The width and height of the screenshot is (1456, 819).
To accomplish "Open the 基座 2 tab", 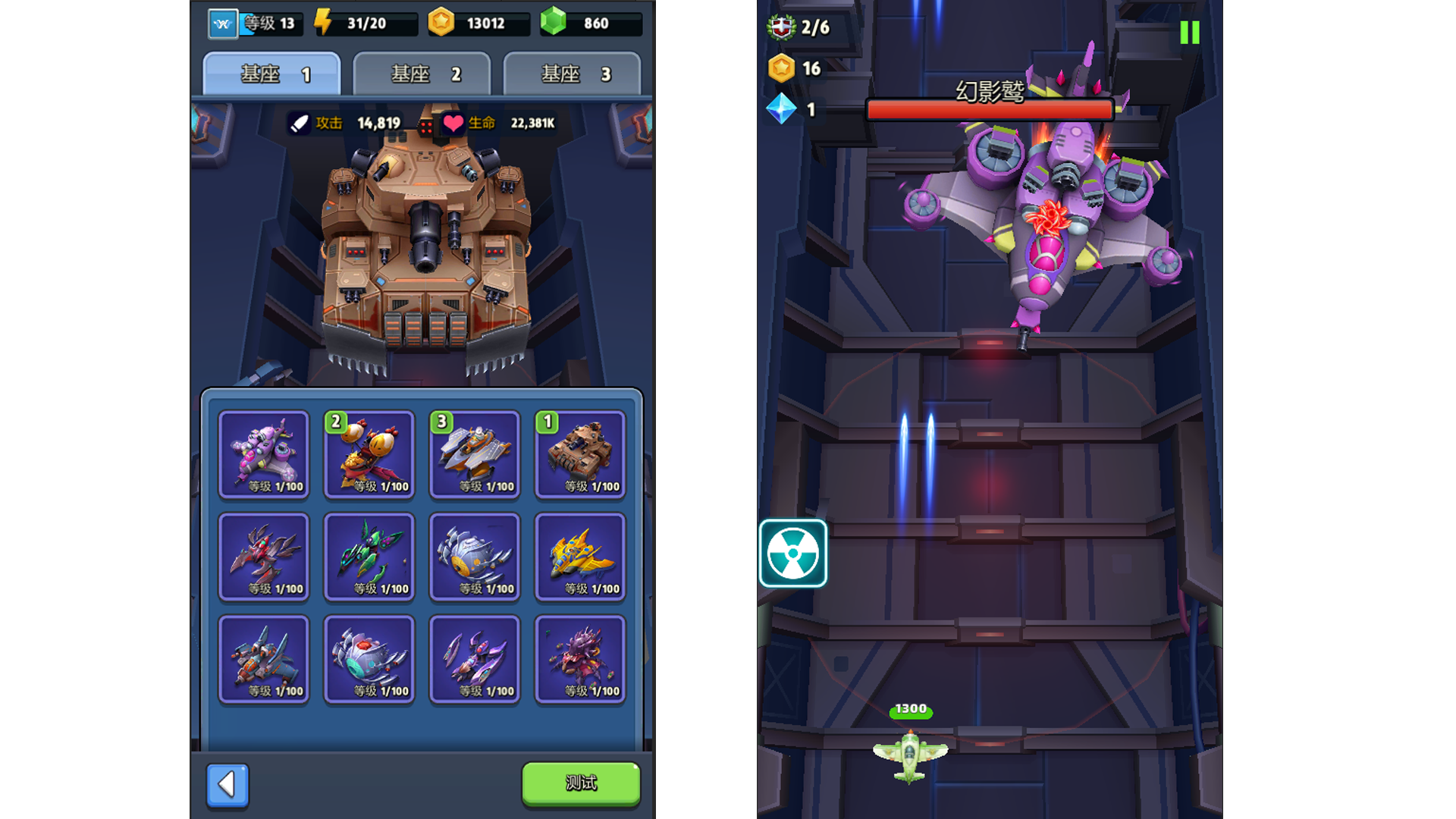I will (422, 74).
